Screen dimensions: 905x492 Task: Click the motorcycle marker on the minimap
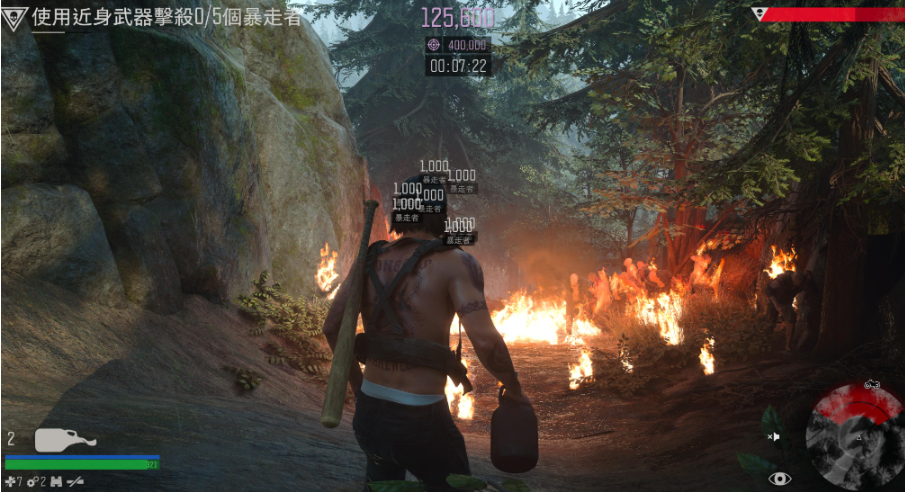(871, 384)
